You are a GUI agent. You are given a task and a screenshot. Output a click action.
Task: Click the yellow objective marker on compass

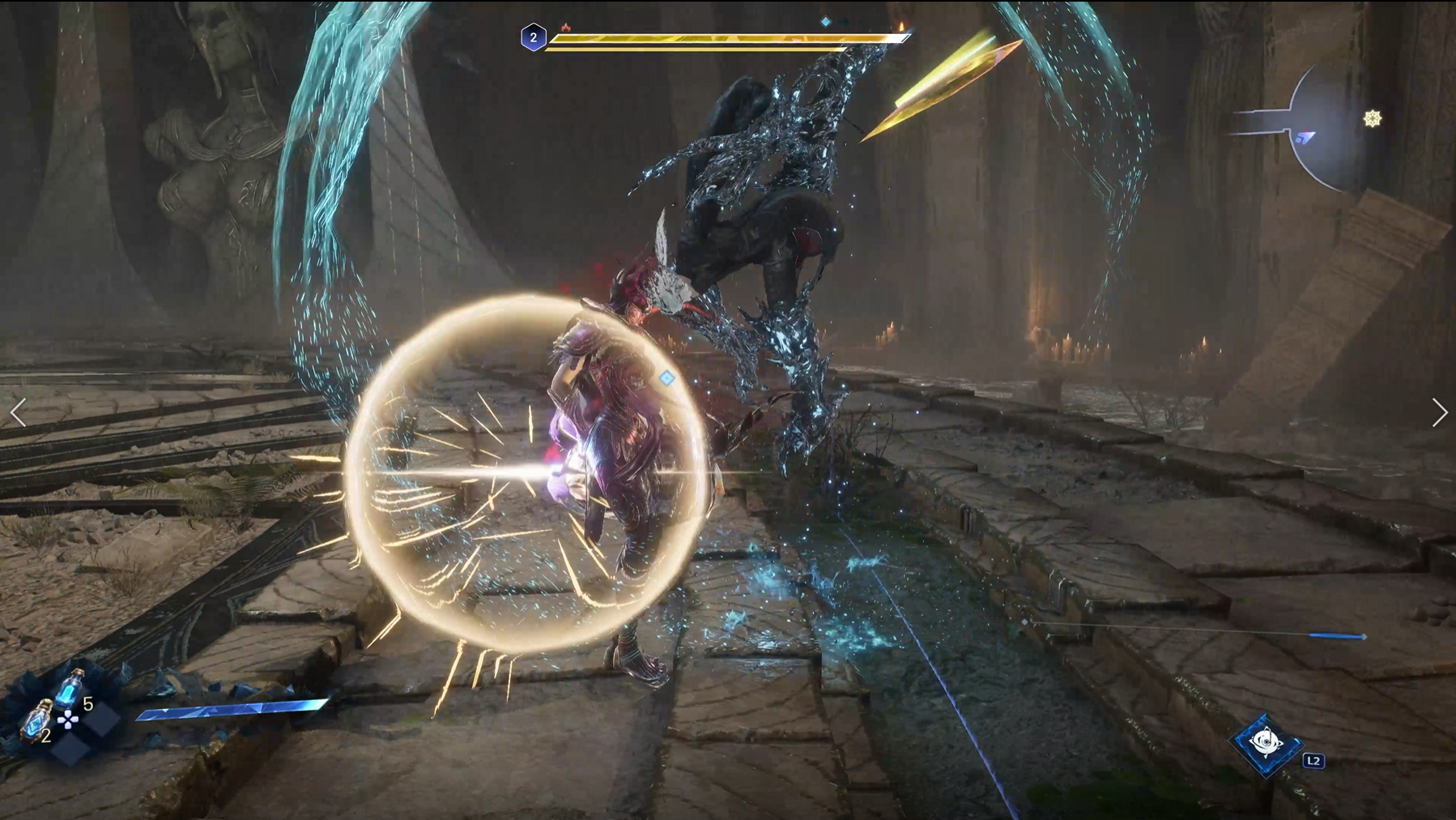coord(1372,119)
